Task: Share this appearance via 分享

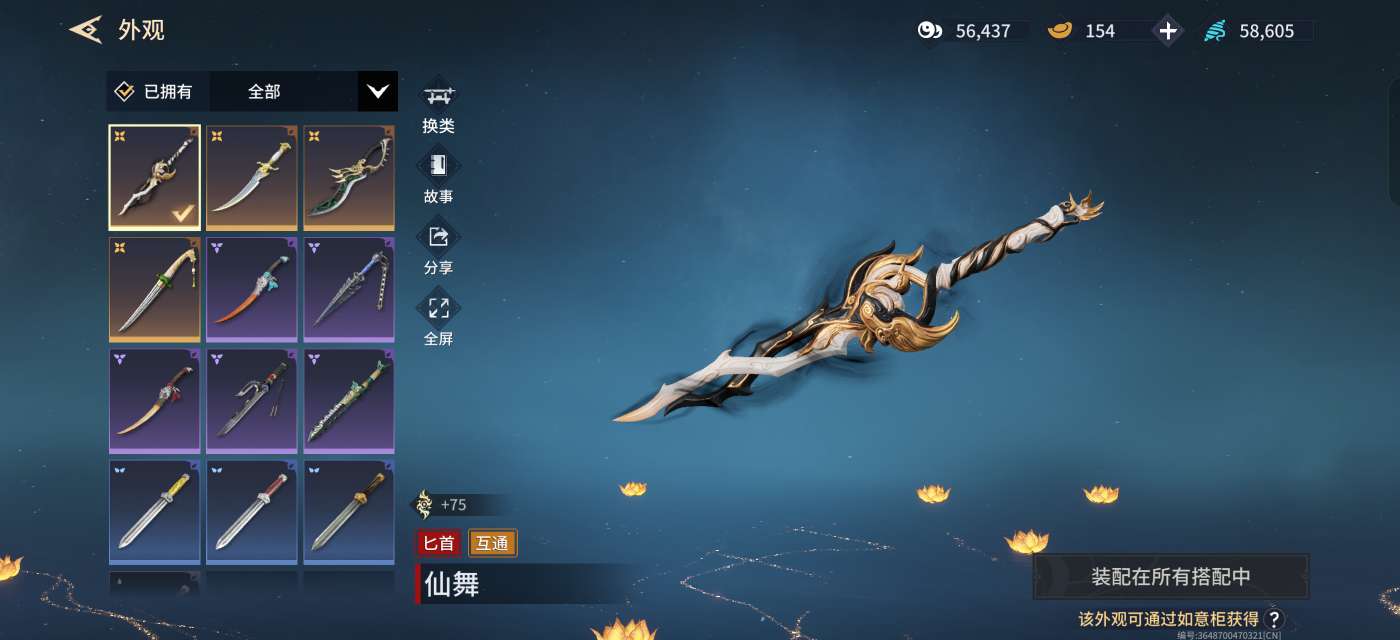Action: [x=438, y=248]
